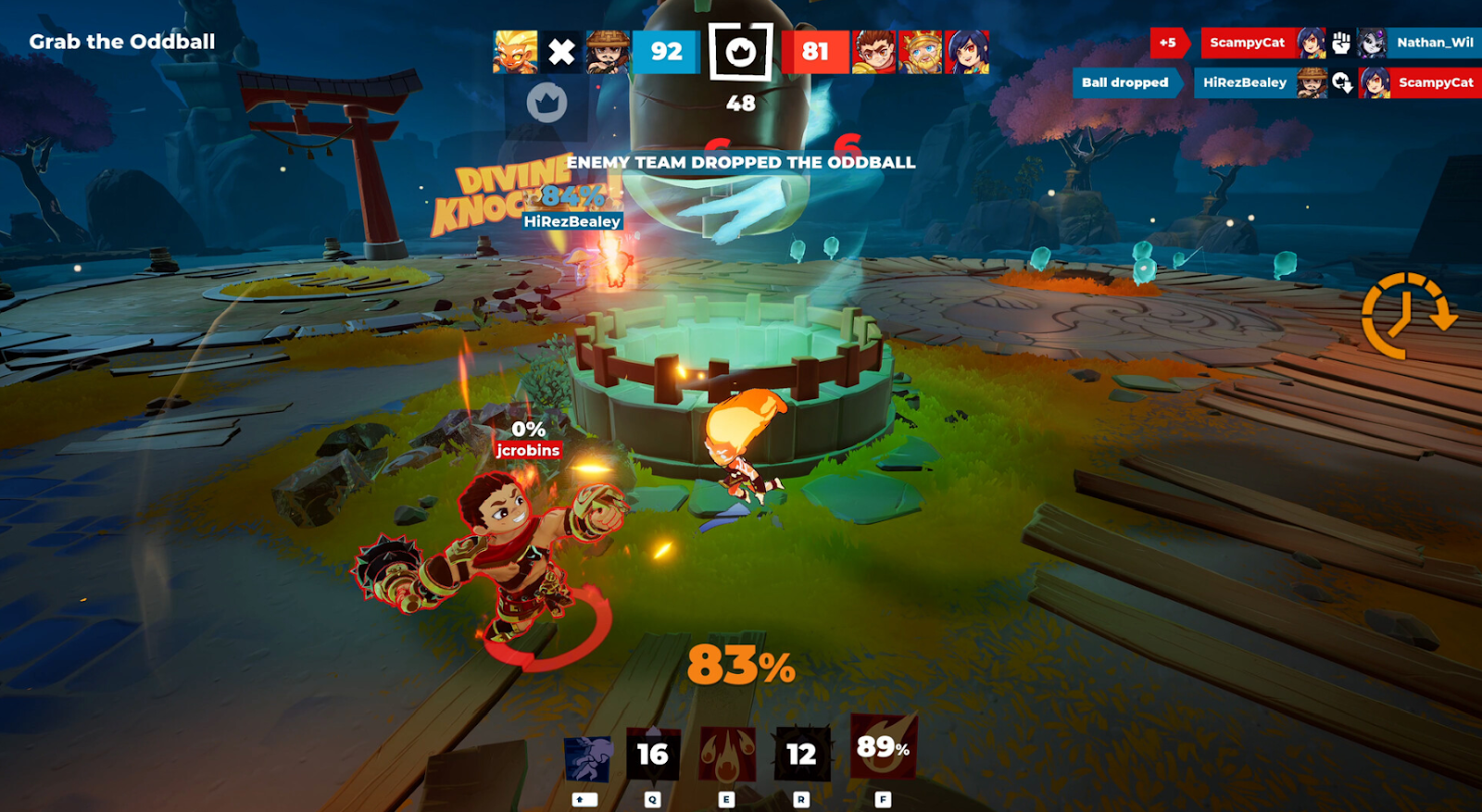Select HiRezBealey in the ball-dropped feed row
The image size is (1482, 812).
click(x=1245, y=82)
